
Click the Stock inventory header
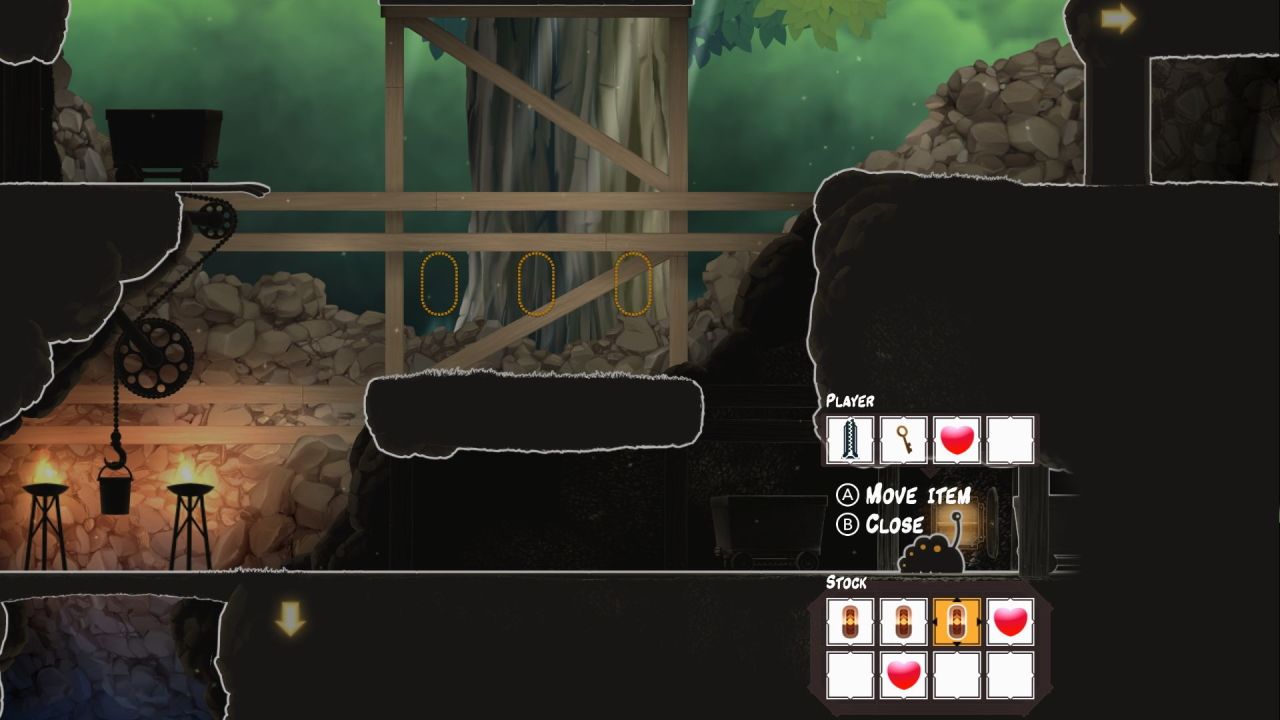(846, 583)
